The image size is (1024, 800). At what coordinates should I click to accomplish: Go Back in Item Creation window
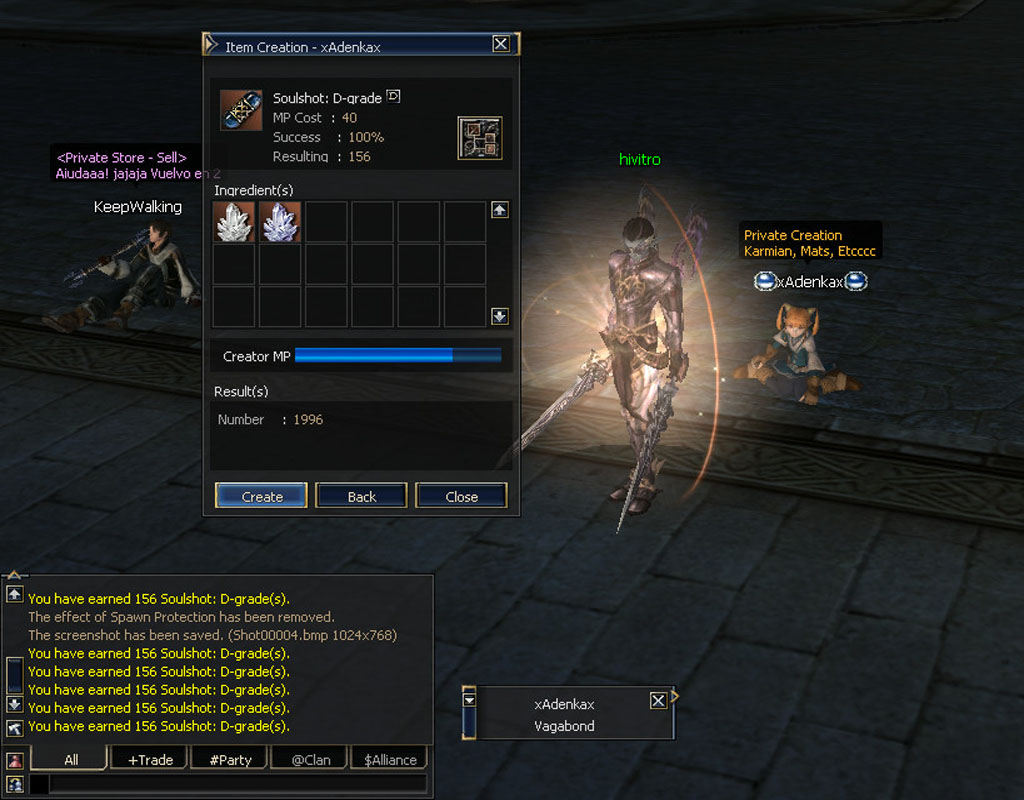point(361,496)
